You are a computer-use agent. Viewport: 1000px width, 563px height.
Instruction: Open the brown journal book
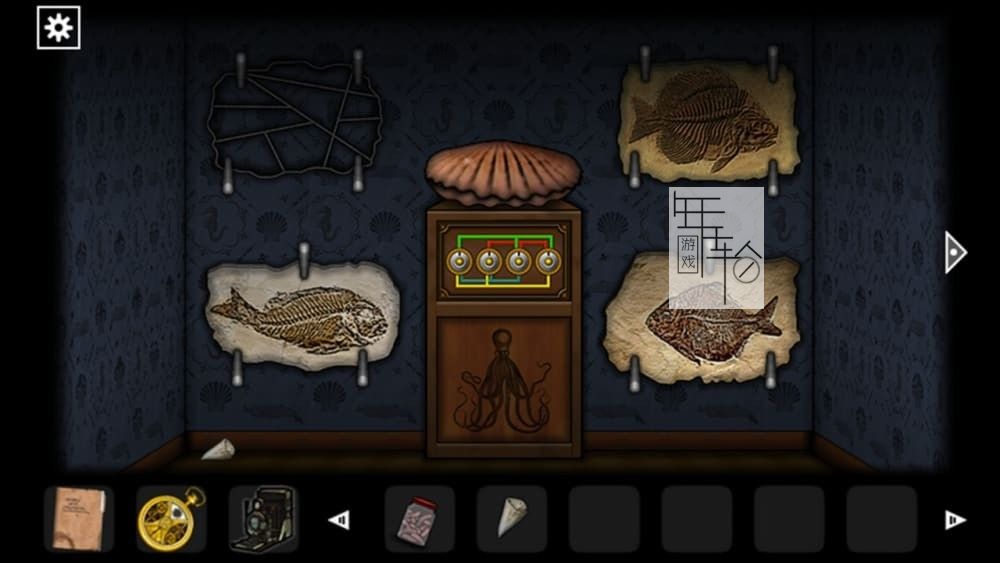(x=79, y=519)
